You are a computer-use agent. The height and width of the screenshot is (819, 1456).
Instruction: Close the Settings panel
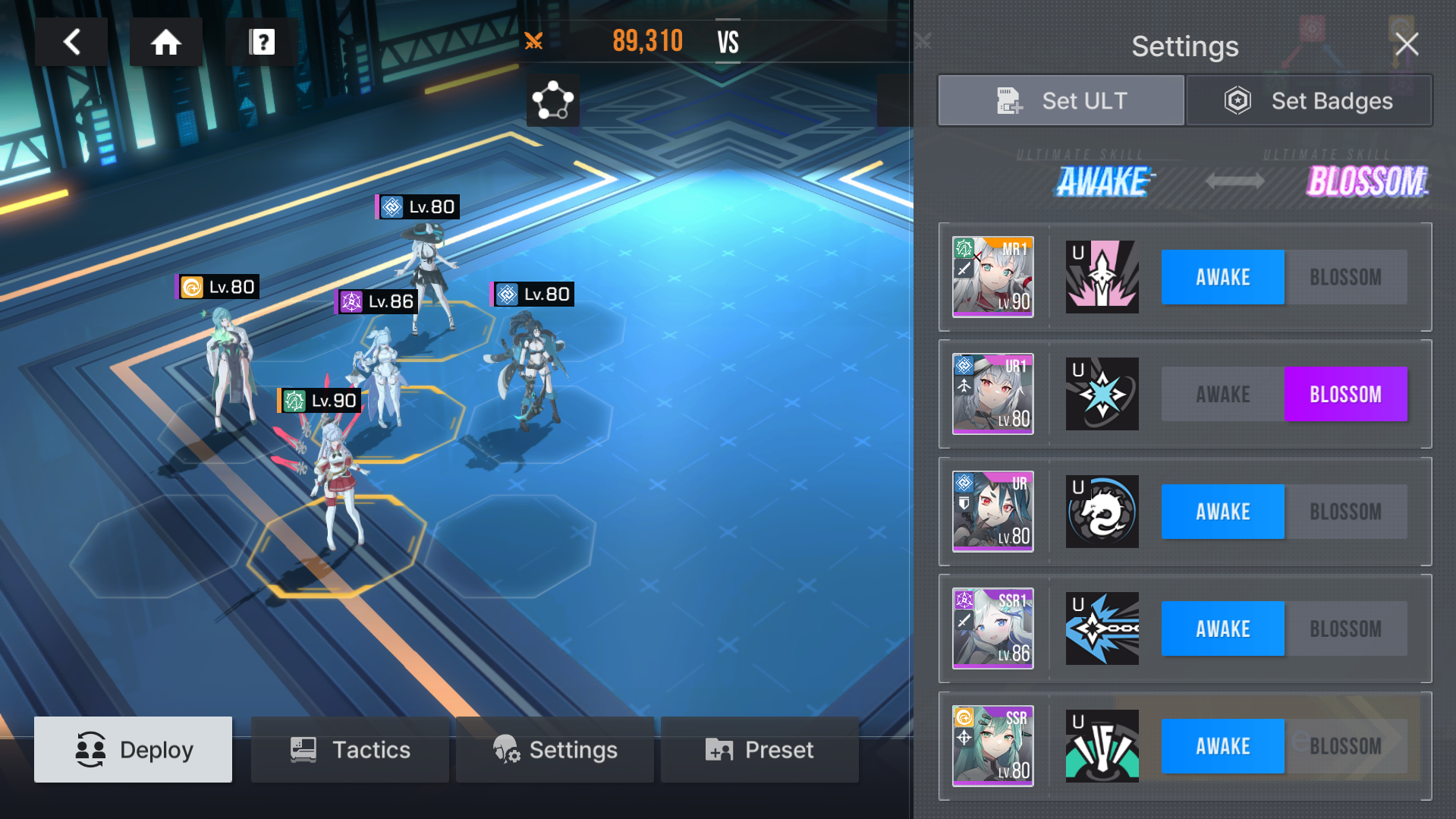(x=1406, y=45)
